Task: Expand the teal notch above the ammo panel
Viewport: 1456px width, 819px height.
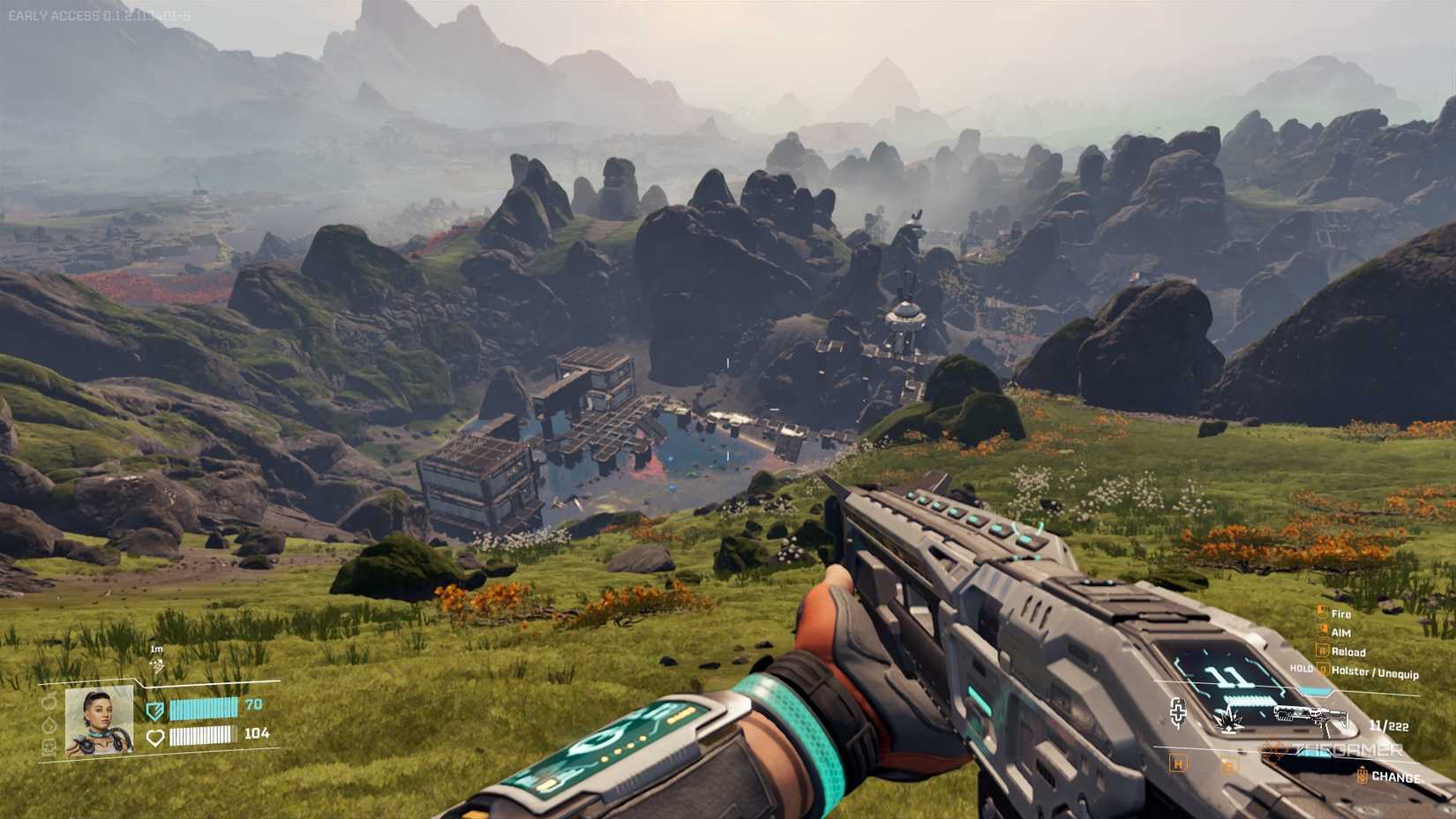Action: (1315, 691)
